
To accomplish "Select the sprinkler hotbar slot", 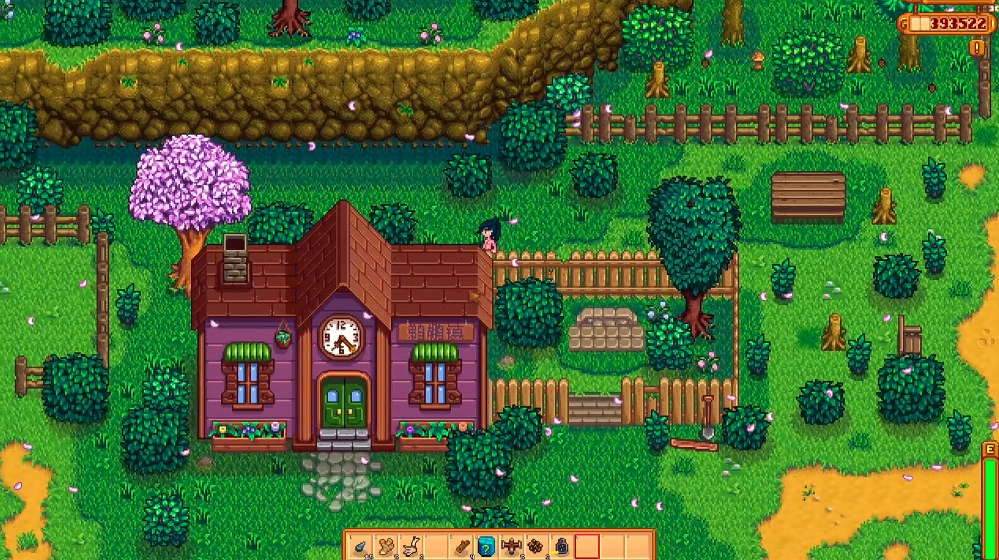I will click(x=511, y=547).
